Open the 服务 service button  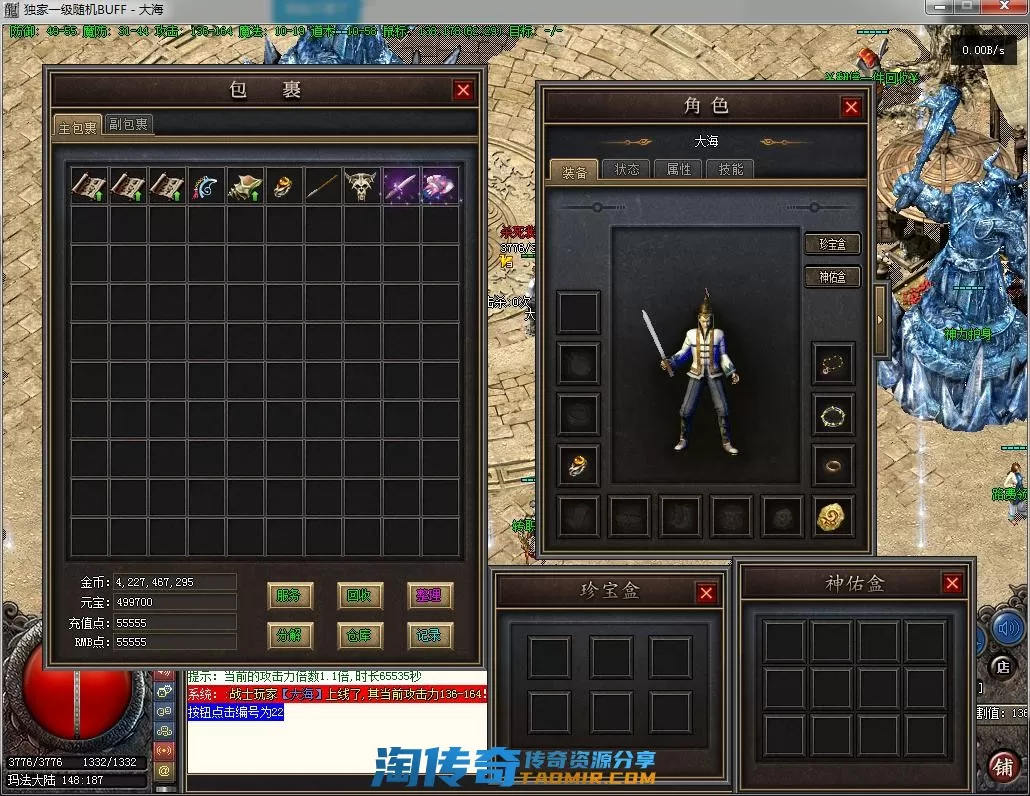289,596
